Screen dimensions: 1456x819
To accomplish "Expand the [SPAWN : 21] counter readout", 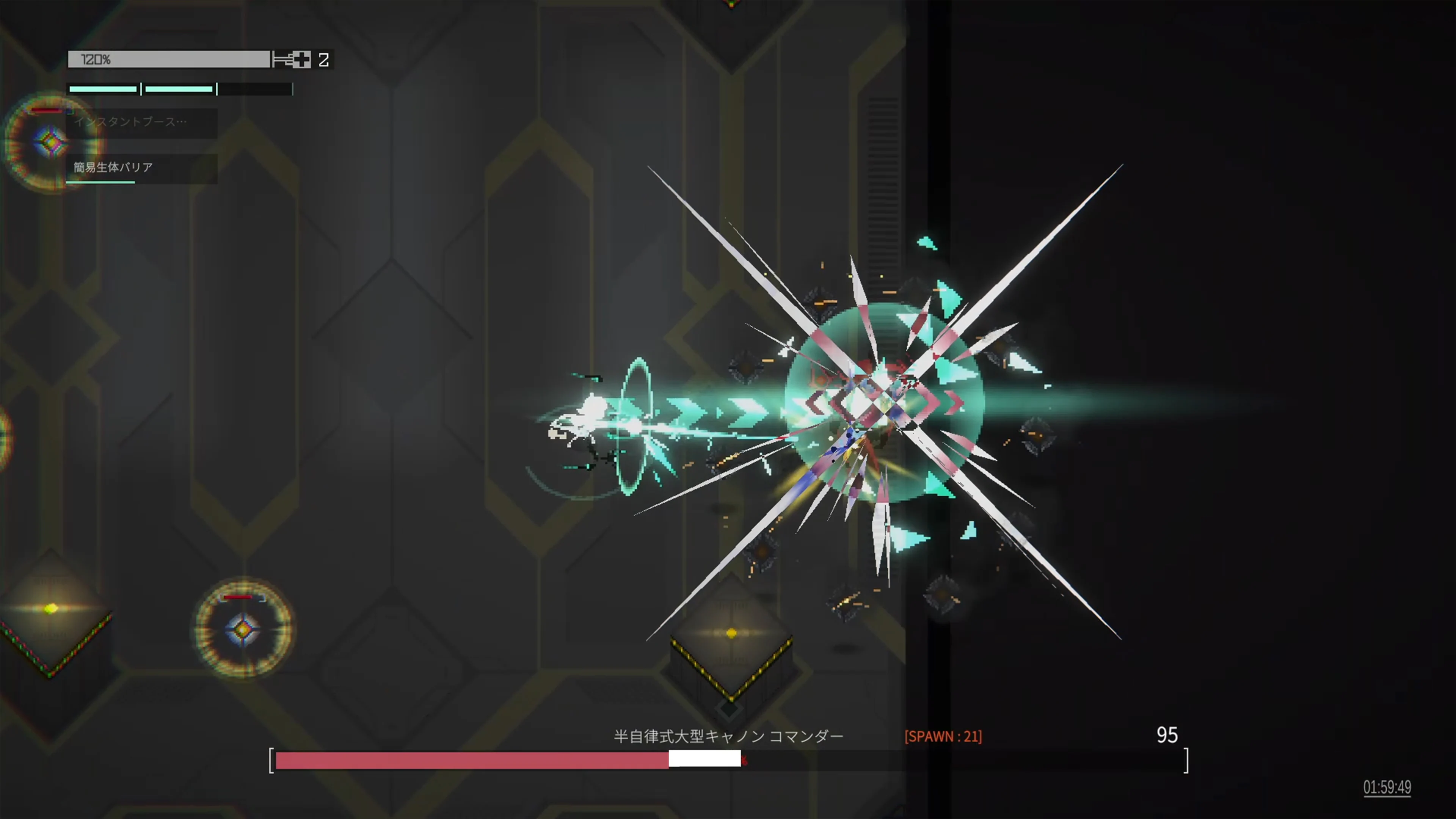I will (x=944, y=736).
